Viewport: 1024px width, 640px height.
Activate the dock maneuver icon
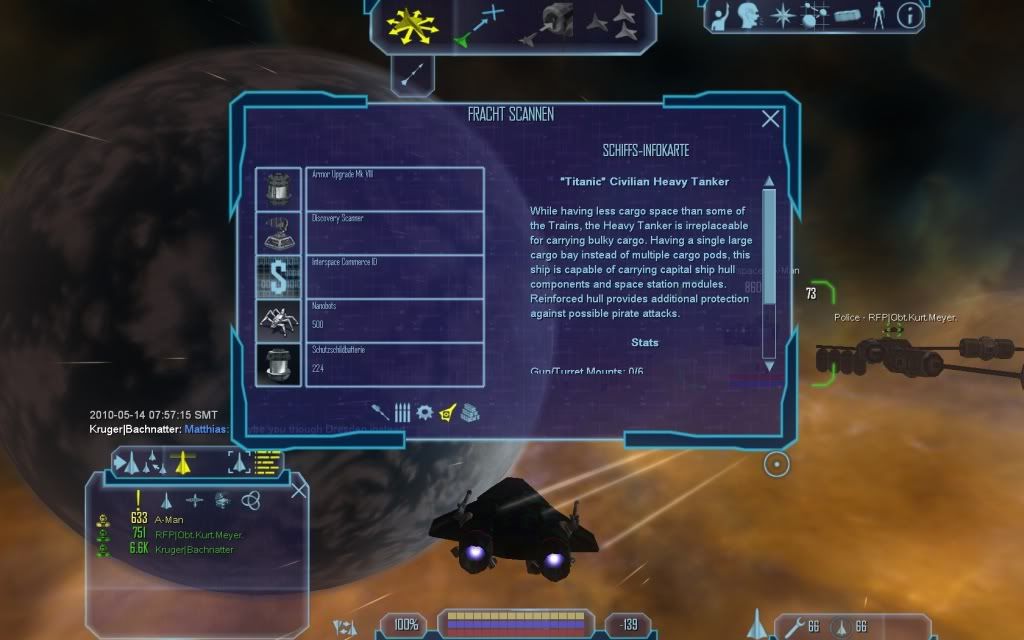(x=550, y=24)
